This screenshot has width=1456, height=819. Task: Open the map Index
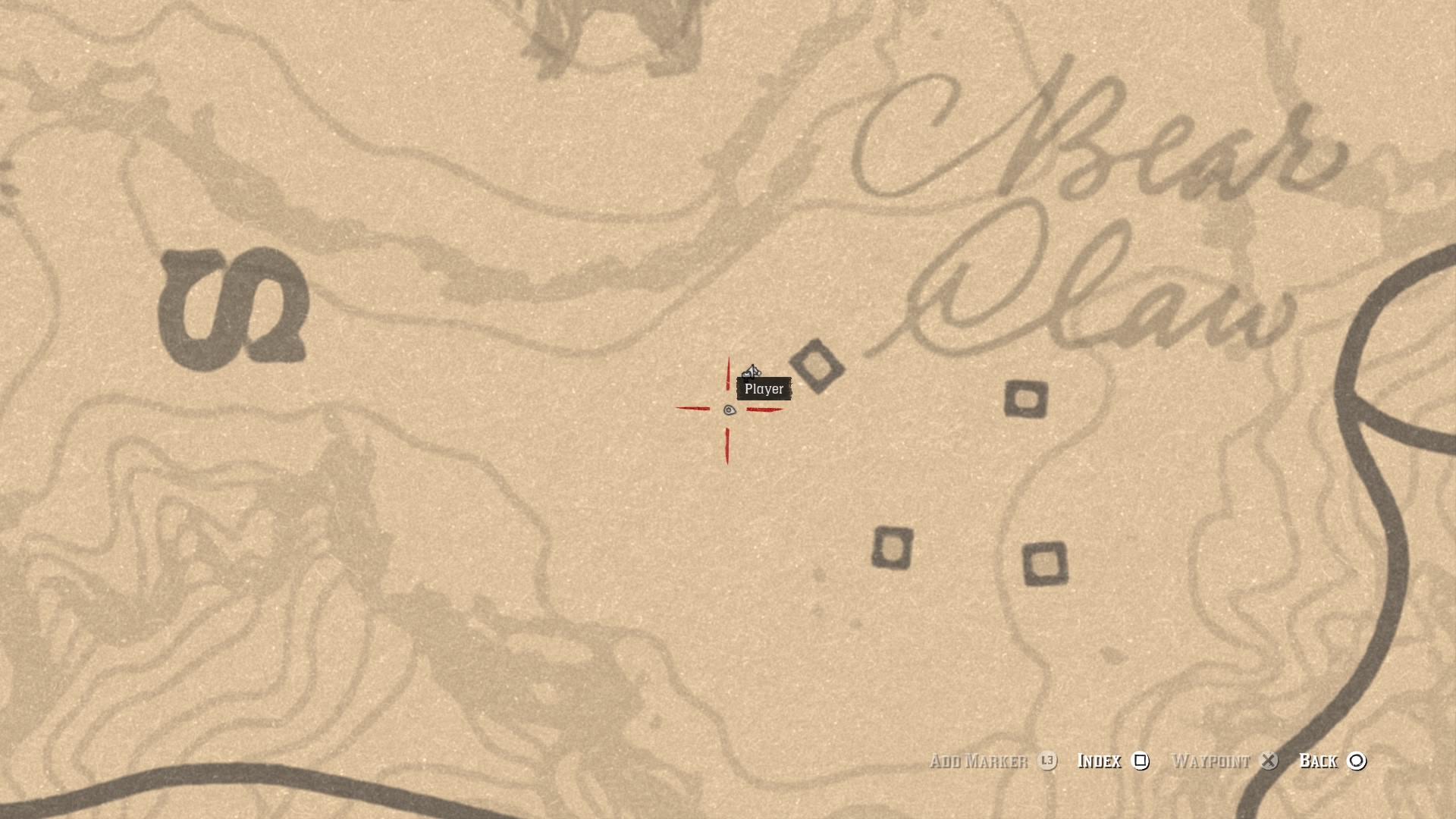[1099, 761]
